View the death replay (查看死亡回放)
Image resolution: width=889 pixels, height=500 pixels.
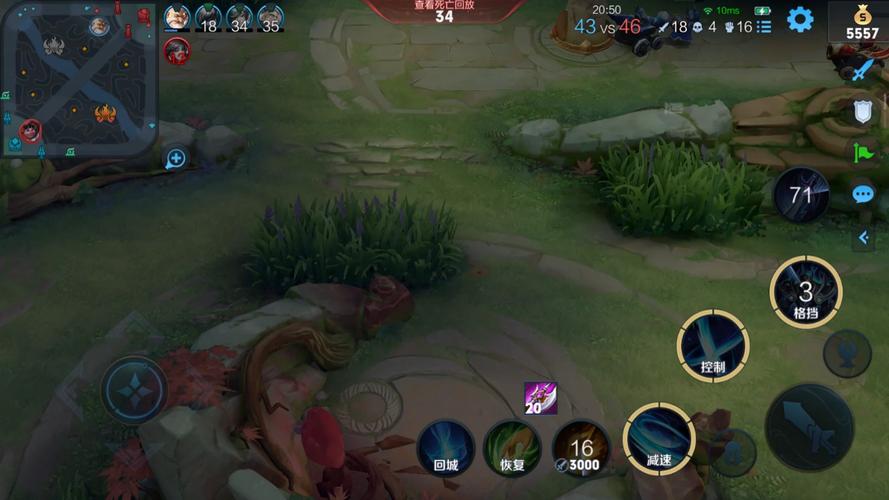point(444,10)
